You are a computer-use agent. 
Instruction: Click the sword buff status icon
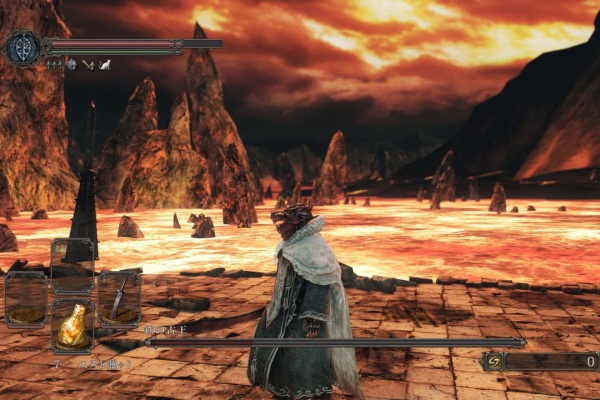[88, 65]
